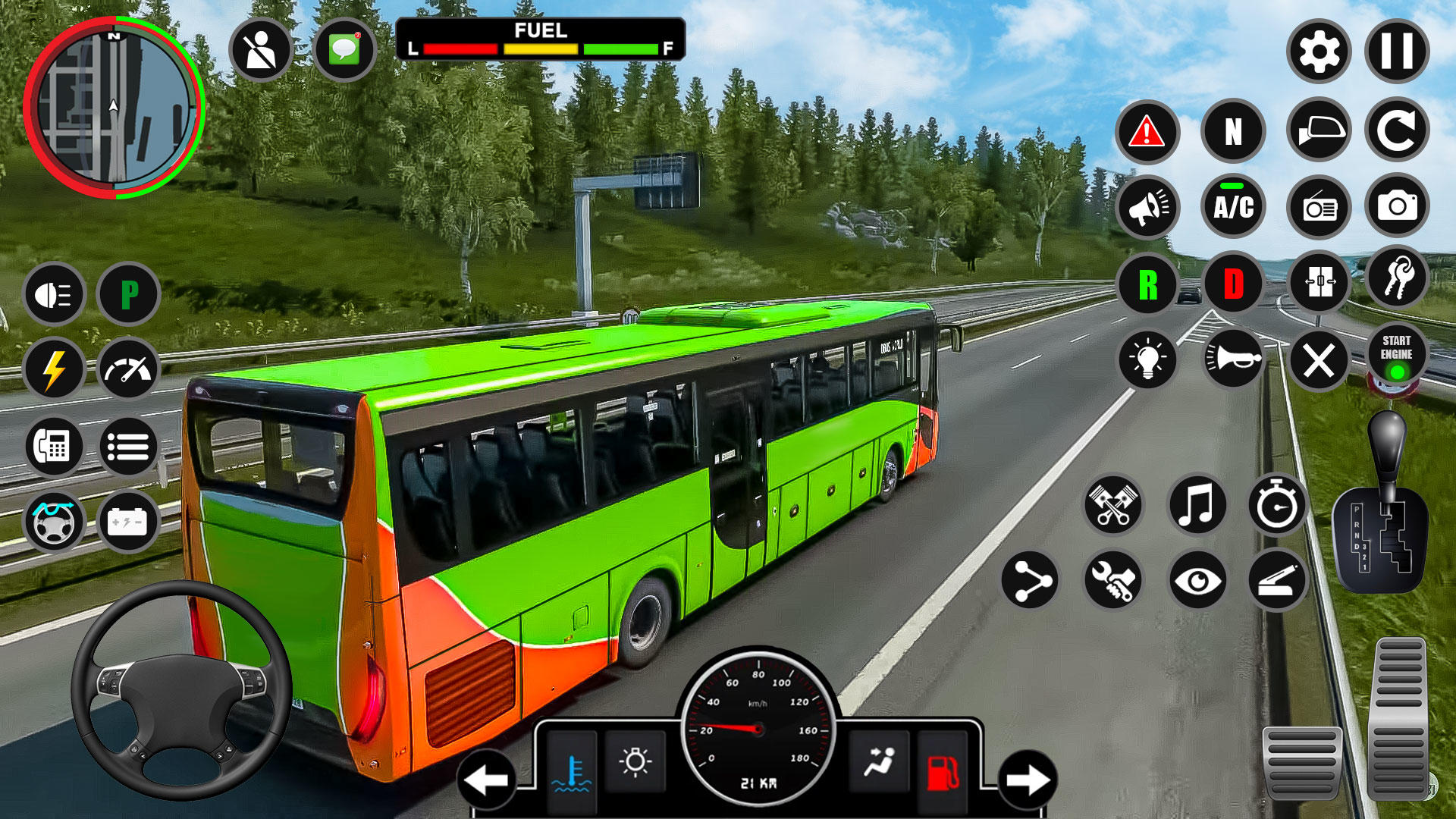Enable the headlights on left panel

[55, 293]
